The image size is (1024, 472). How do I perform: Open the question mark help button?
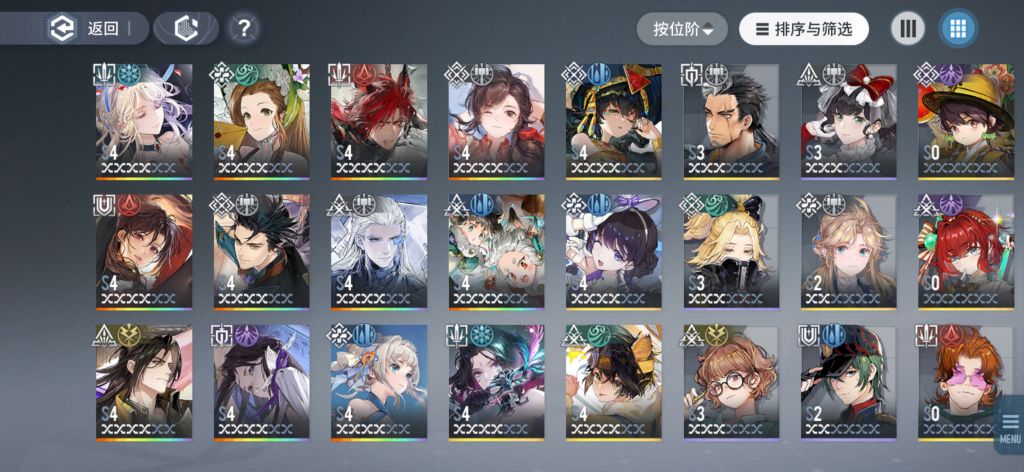coord(243,29)
